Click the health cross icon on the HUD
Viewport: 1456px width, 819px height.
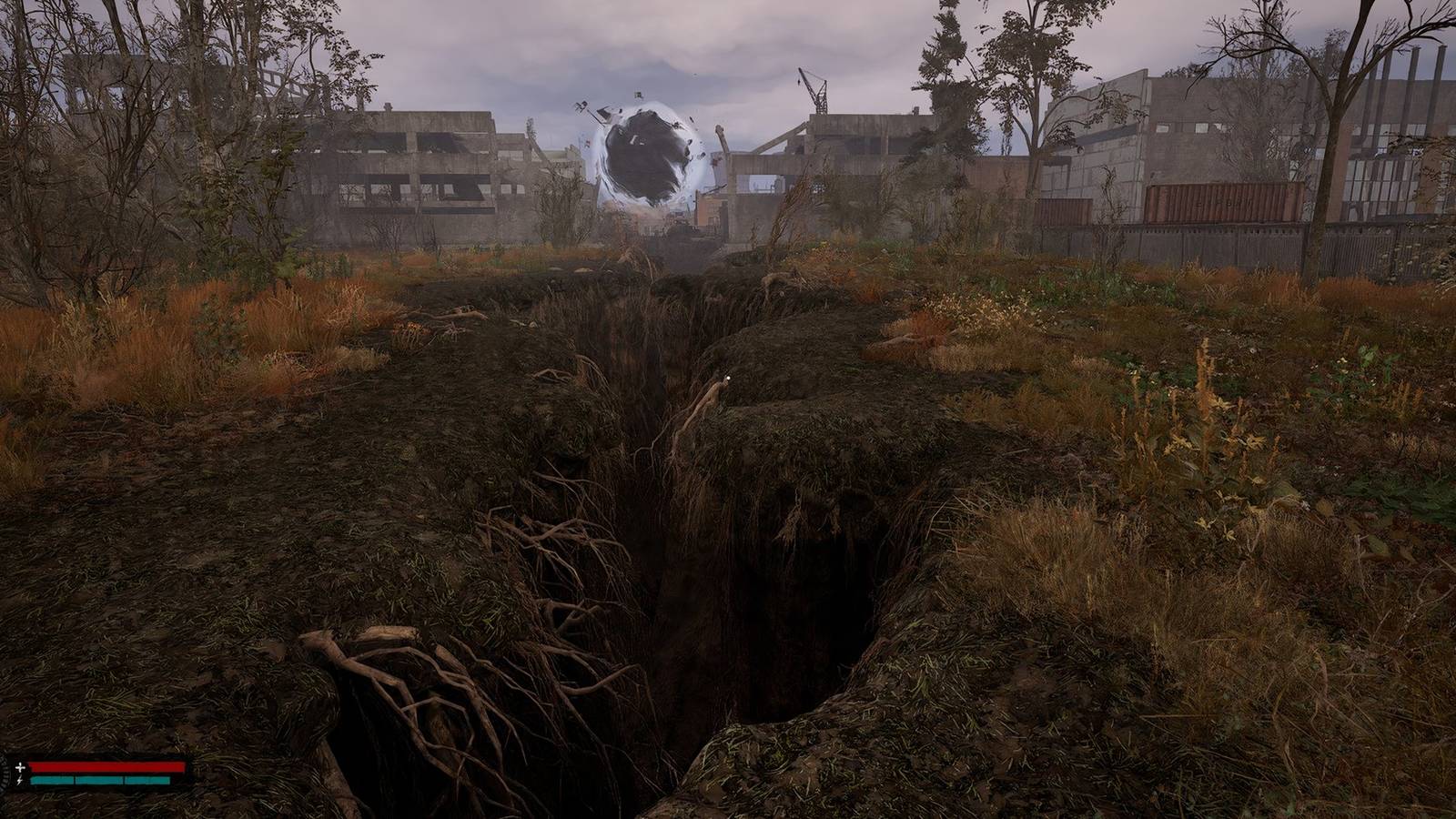(20, 767)
